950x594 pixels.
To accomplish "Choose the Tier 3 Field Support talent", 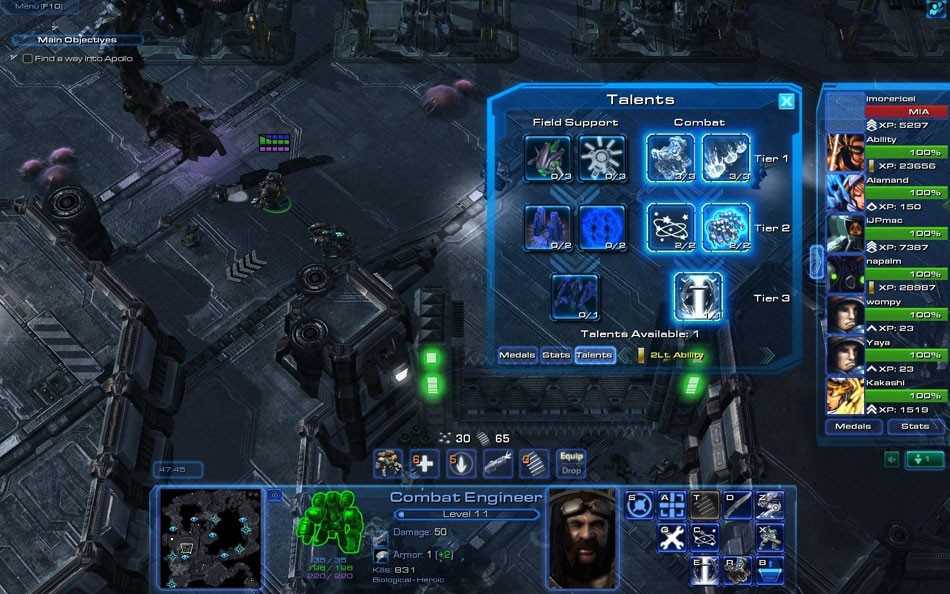I will click(x=575, y=297).
